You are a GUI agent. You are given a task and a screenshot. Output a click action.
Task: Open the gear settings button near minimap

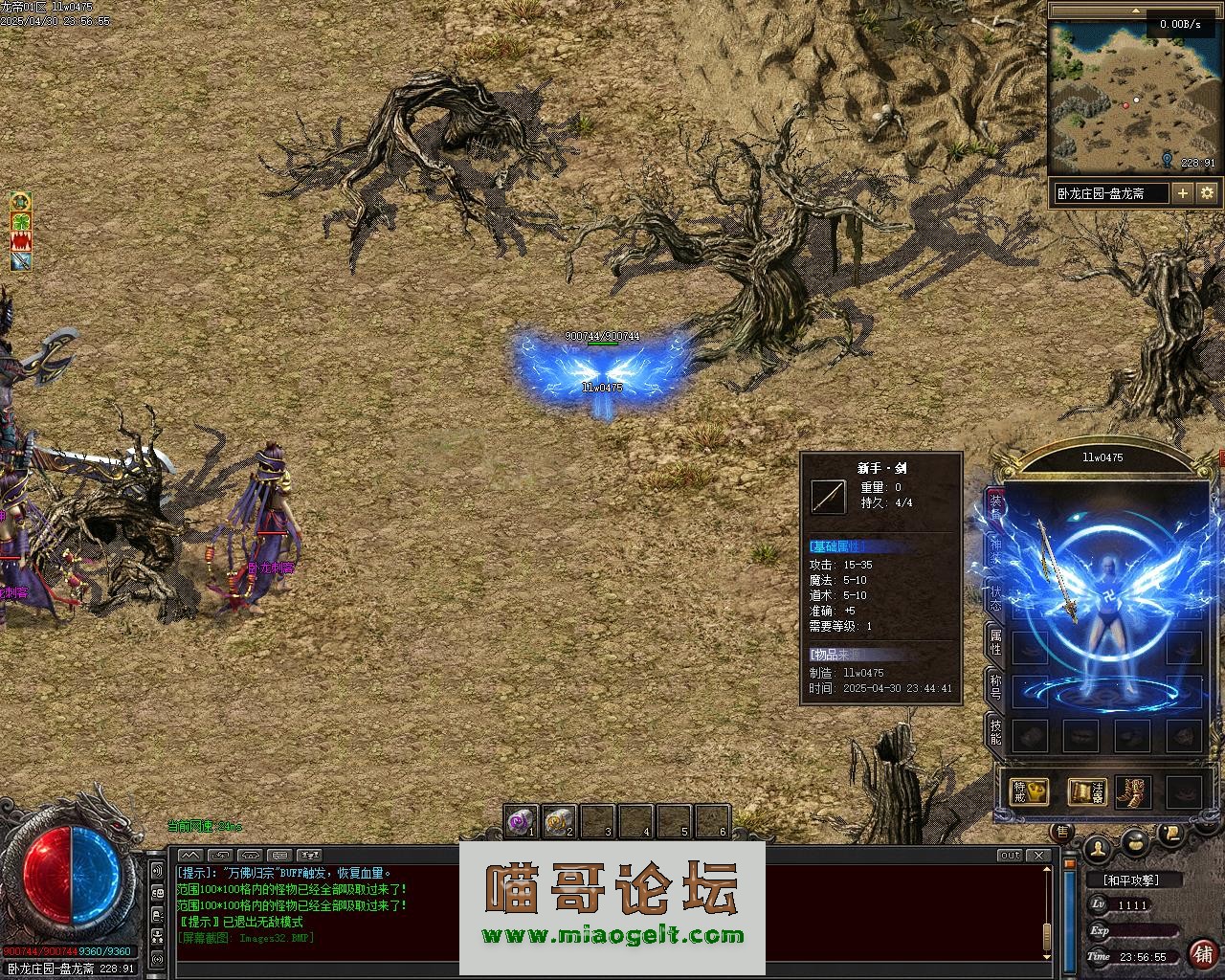(1207, 192)
